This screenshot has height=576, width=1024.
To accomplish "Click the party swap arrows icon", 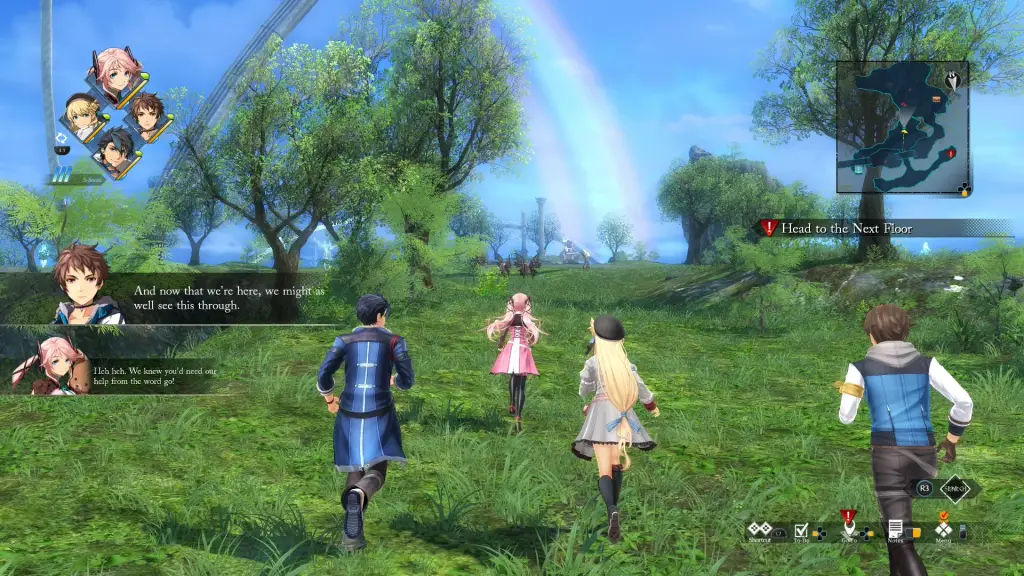I will 61,138.
